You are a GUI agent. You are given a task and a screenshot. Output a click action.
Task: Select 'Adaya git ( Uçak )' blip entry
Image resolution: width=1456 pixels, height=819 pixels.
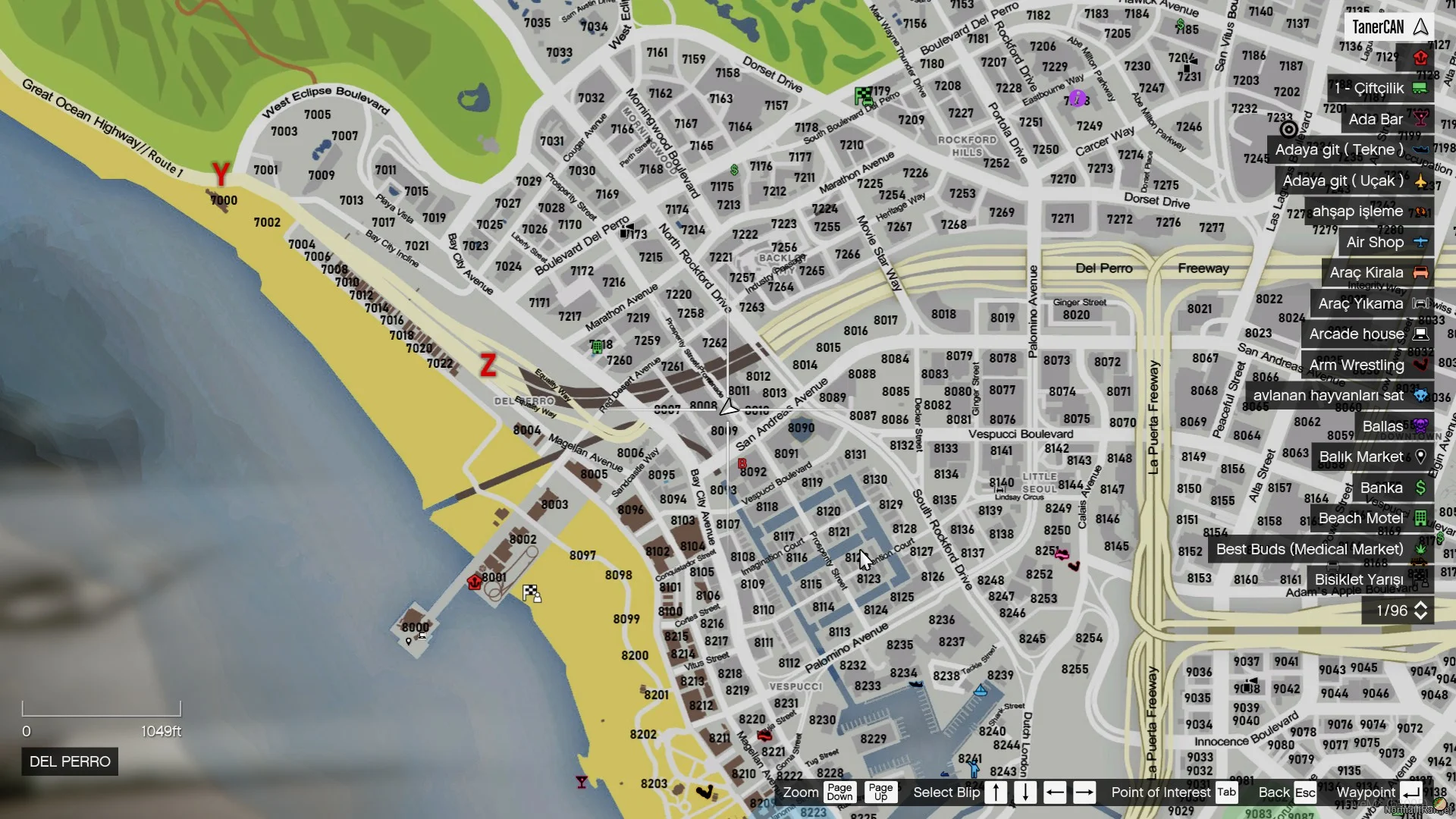click(1353, 180)
